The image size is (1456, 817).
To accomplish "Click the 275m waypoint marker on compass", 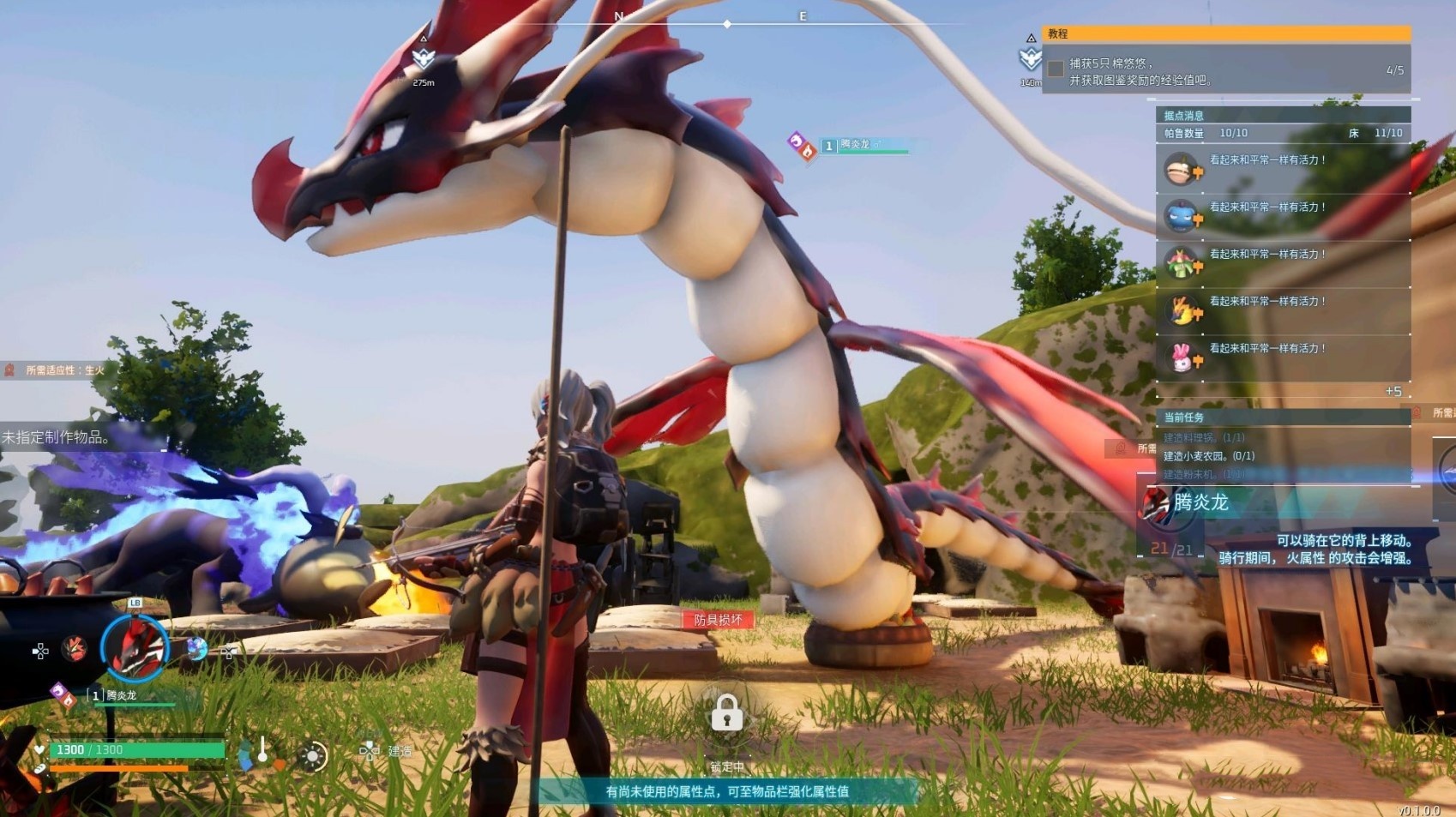I will [424, 60].
